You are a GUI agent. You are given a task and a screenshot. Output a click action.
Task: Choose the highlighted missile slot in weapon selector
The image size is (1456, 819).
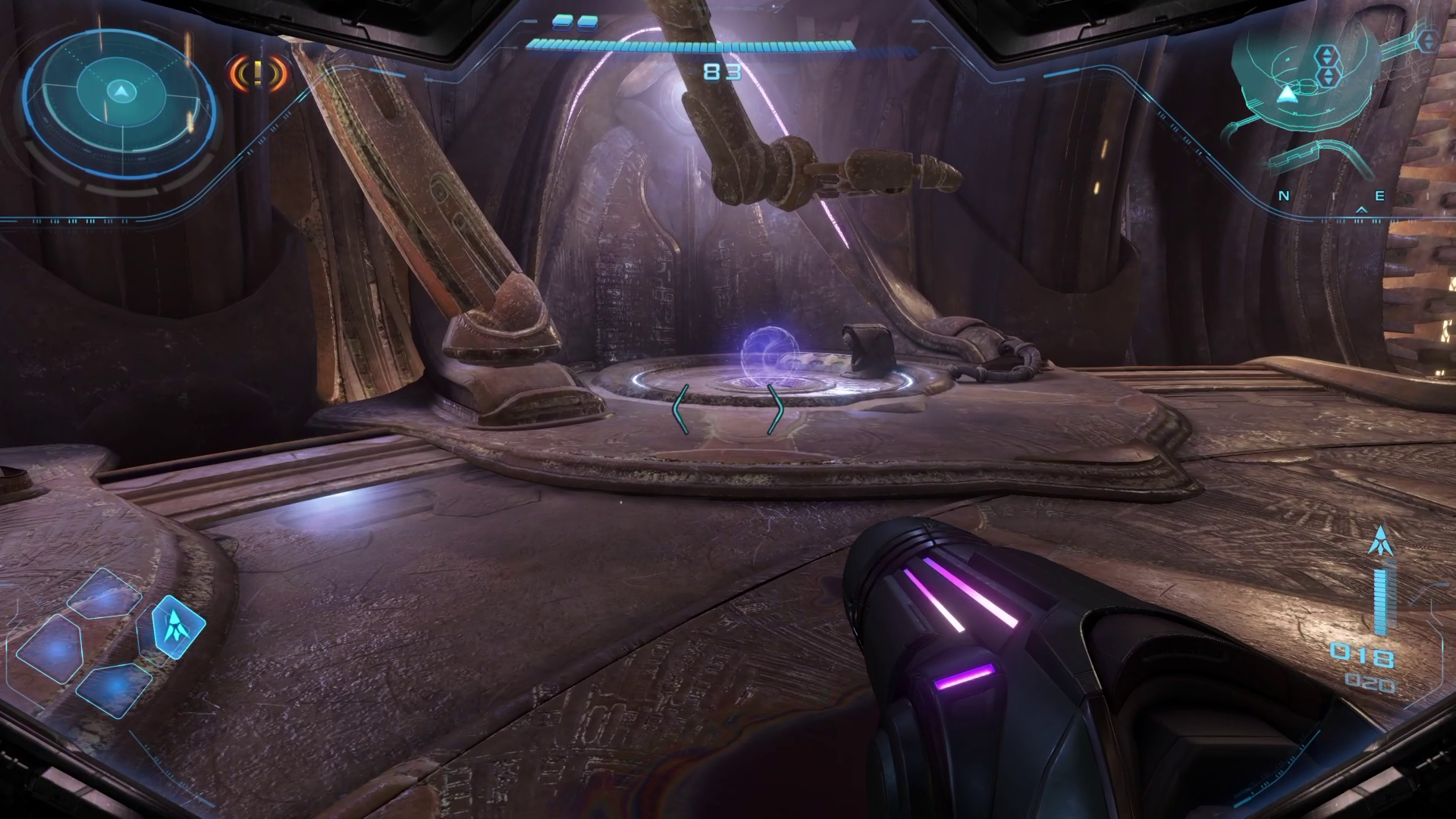point(179,626)
